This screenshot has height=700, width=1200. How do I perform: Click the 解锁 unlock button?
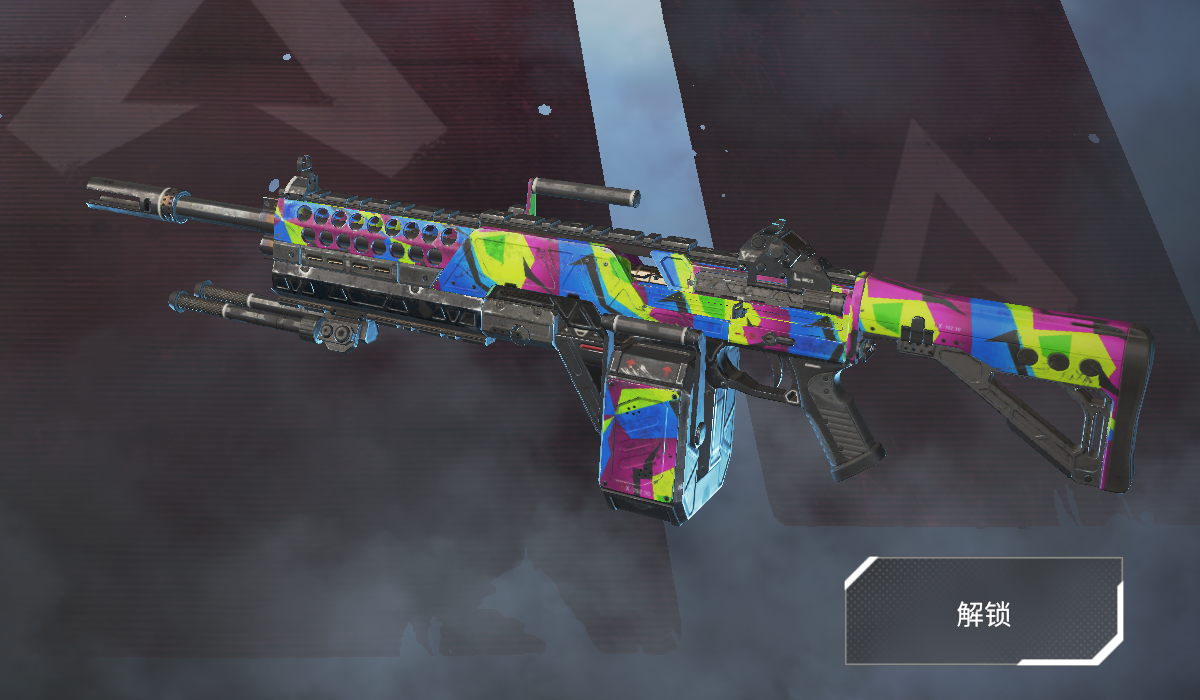pyautogui.click(x=983, y=612)
